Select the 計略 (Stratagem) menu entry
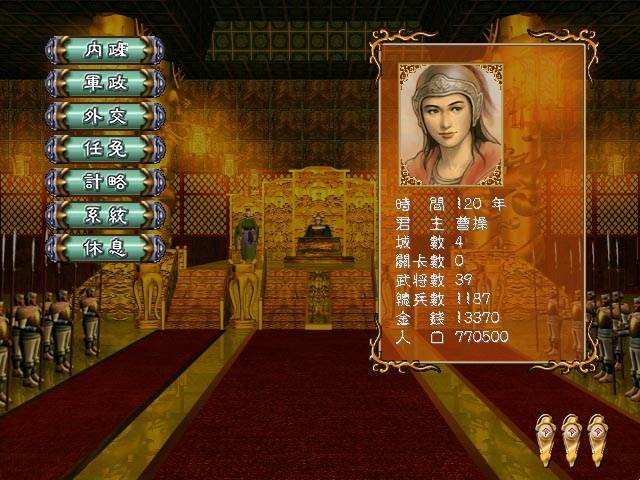 (x=105, y=181)
